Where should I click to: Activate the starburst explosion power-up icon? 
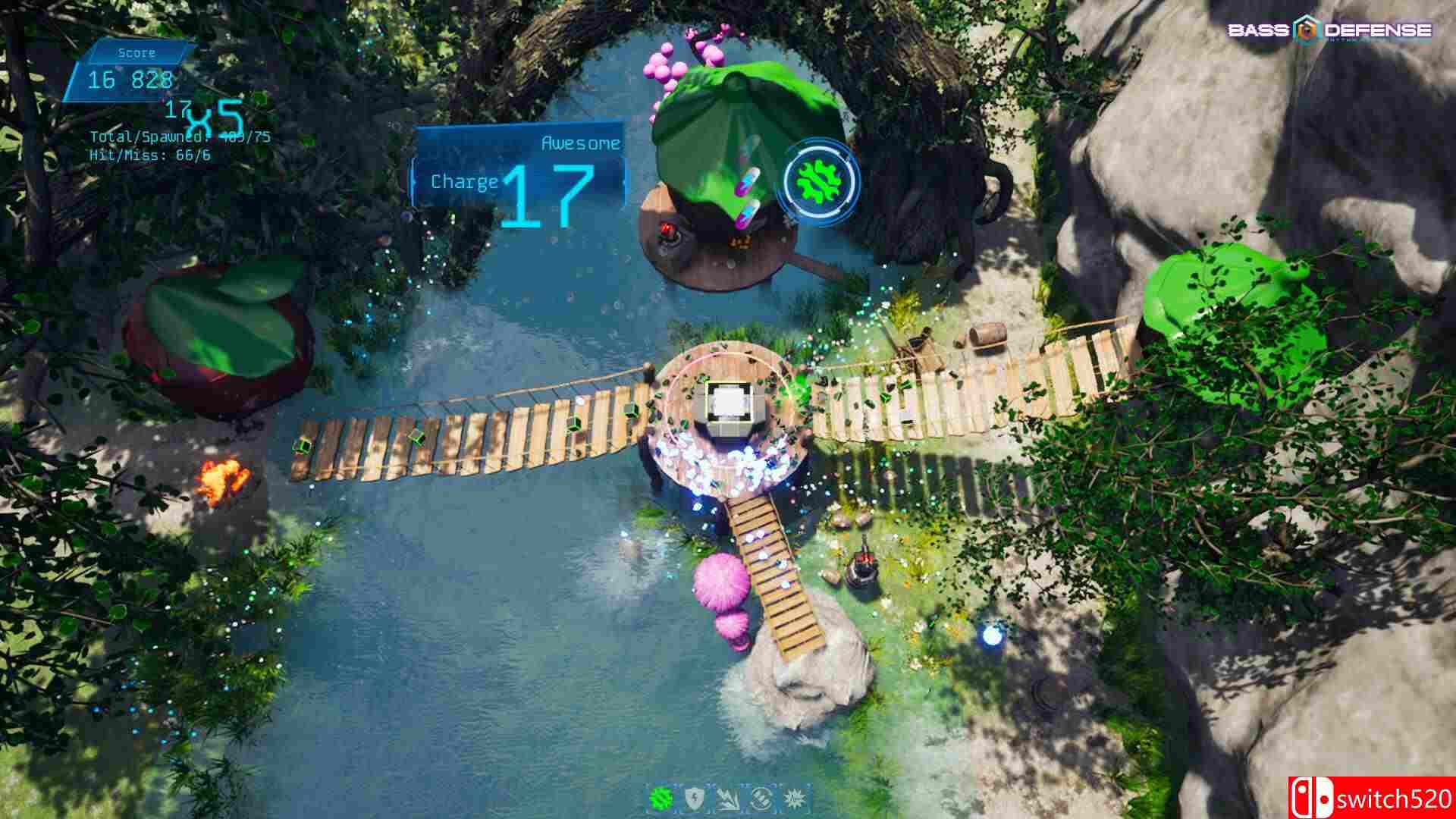pos(795,798)
